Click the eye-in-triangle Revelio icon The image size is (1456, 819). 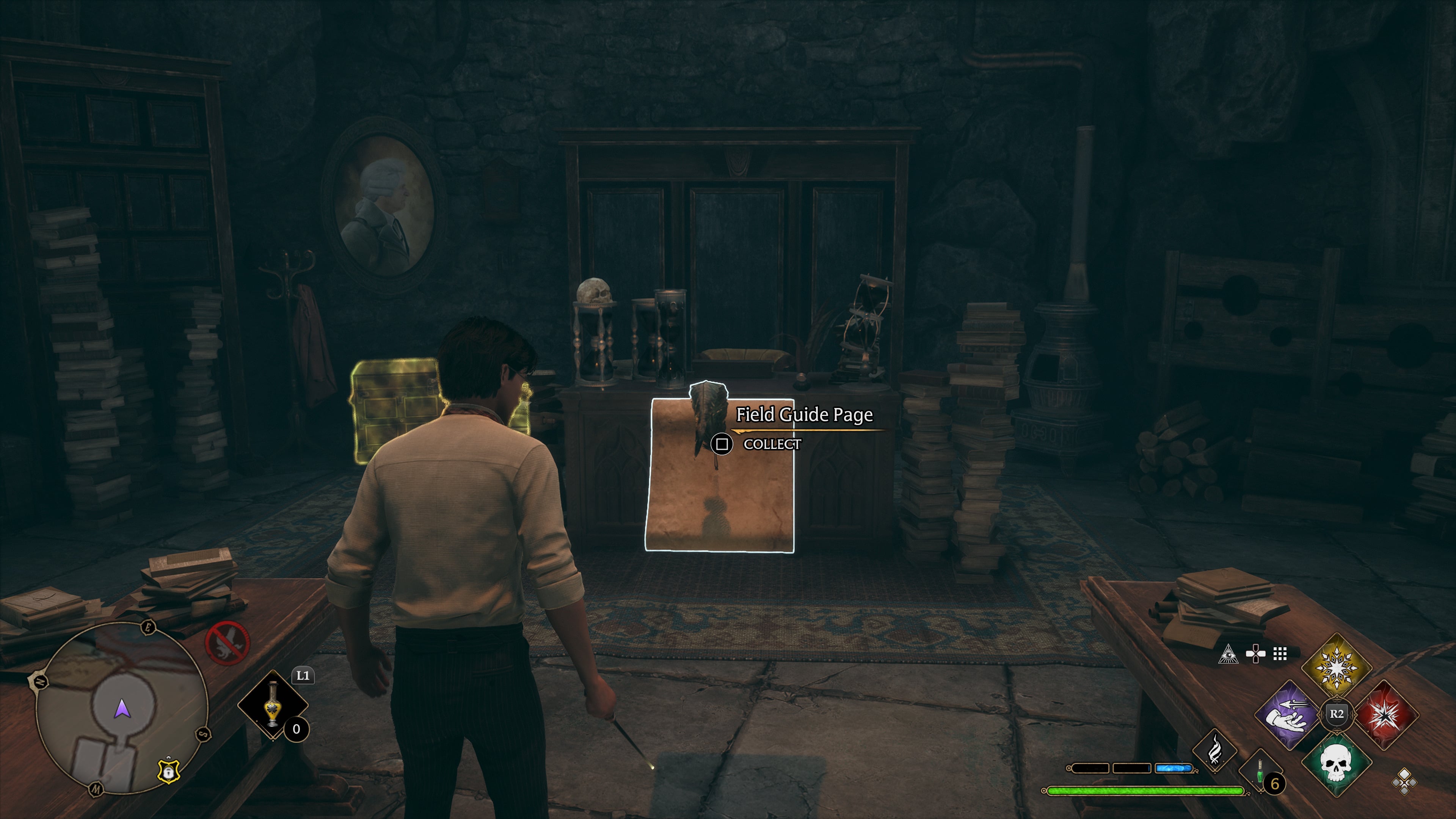pos(1228,654)
